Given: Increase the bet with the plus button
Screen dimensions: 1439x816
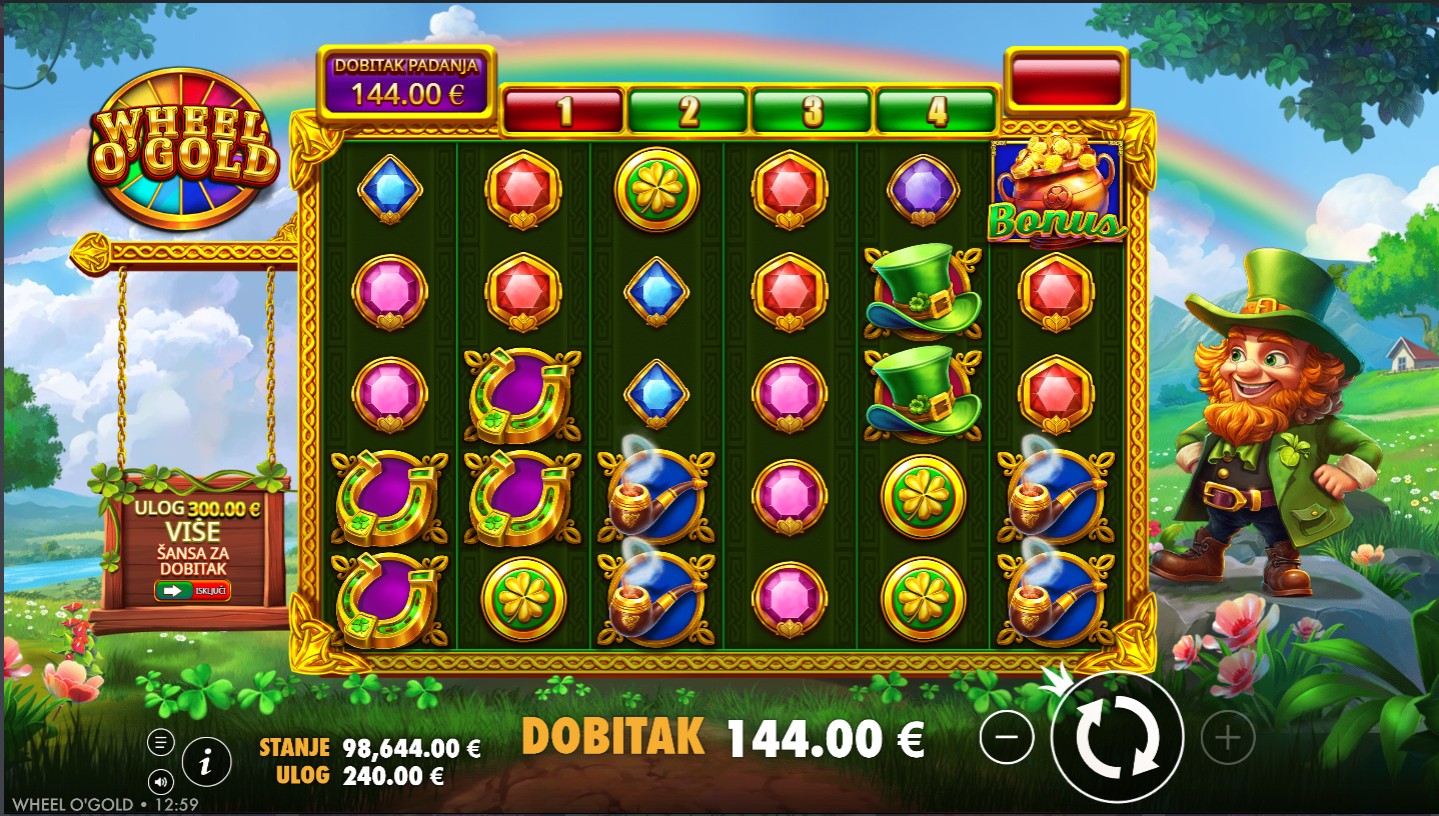Looking at the screenshot, I should (1227, 738).
